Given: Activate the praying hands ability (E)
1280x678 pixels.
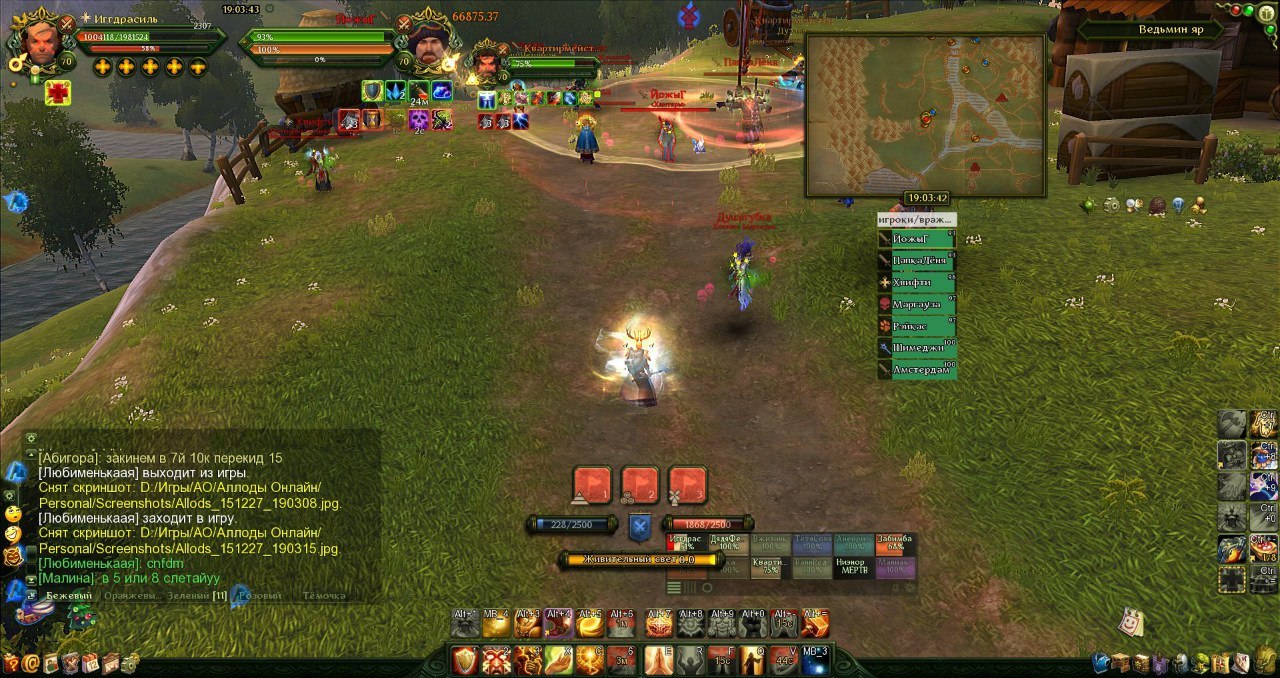Looking at the screenshot, I should [658, 661].
